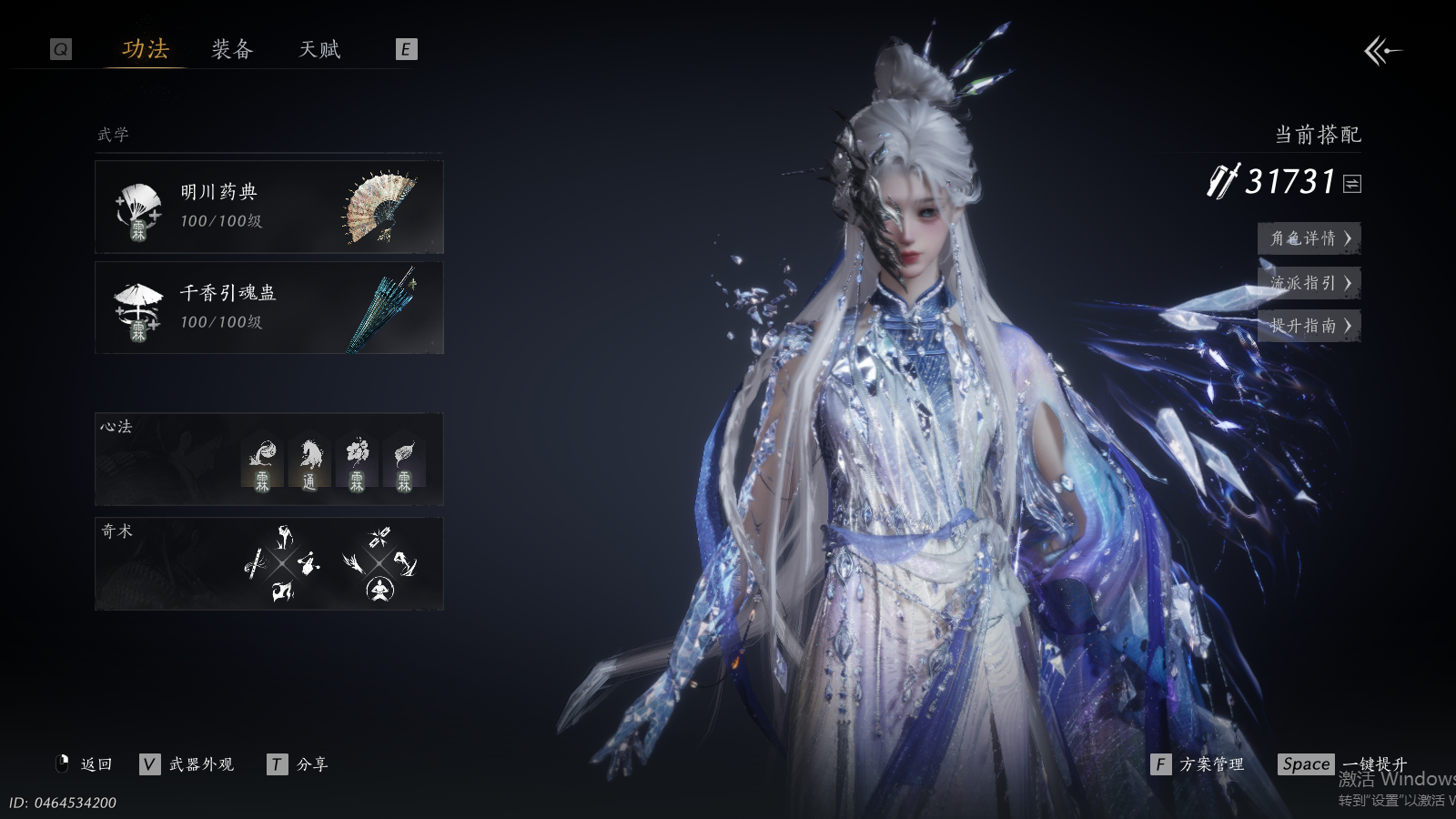Switch to the 功法 tab
The height and width of the screenshot is (819, 1456).
coord(146,49)
